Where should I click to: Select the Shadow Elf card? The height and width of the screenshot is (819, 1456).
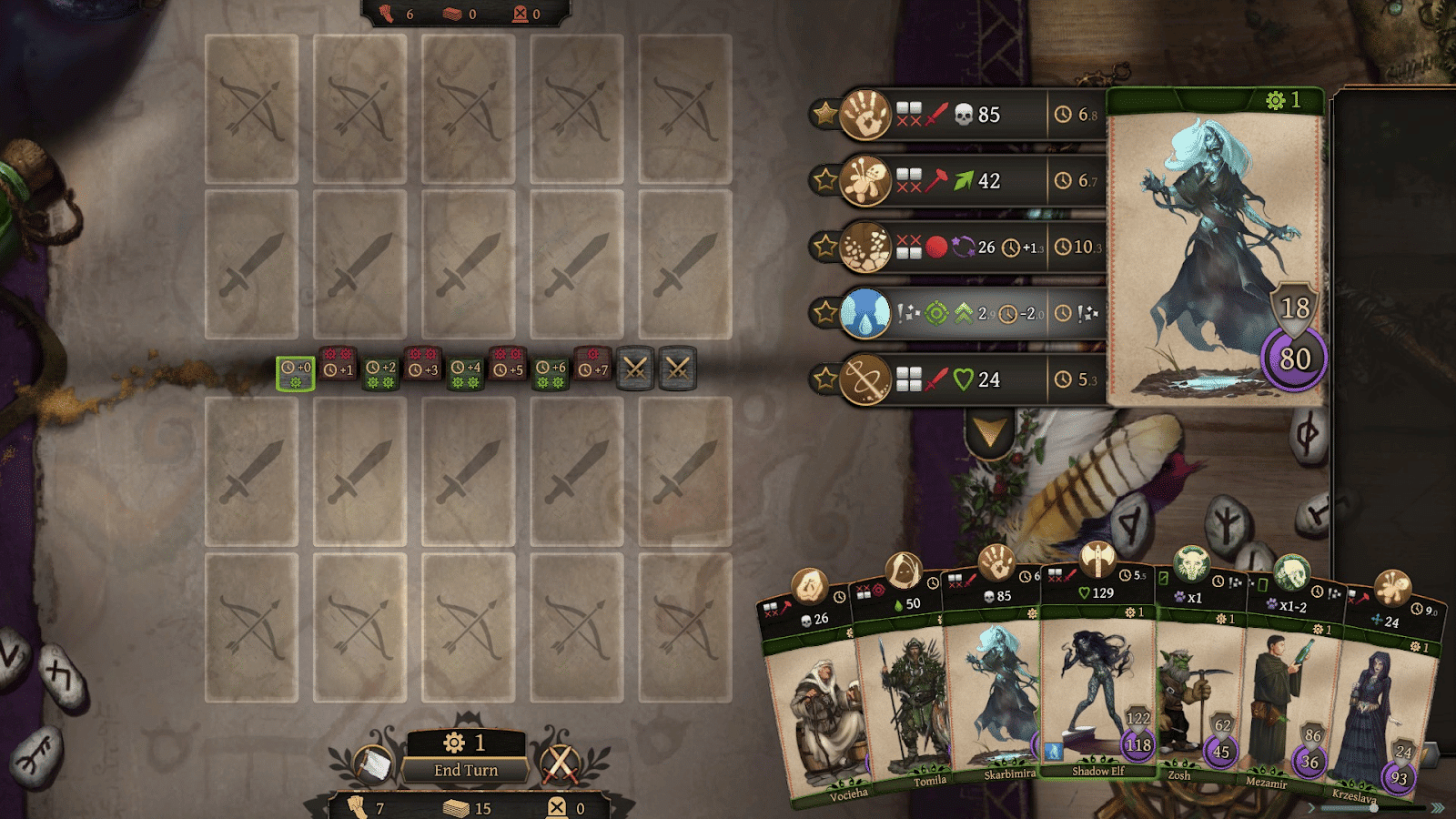pyautogui.click(x=1097, y=692)
